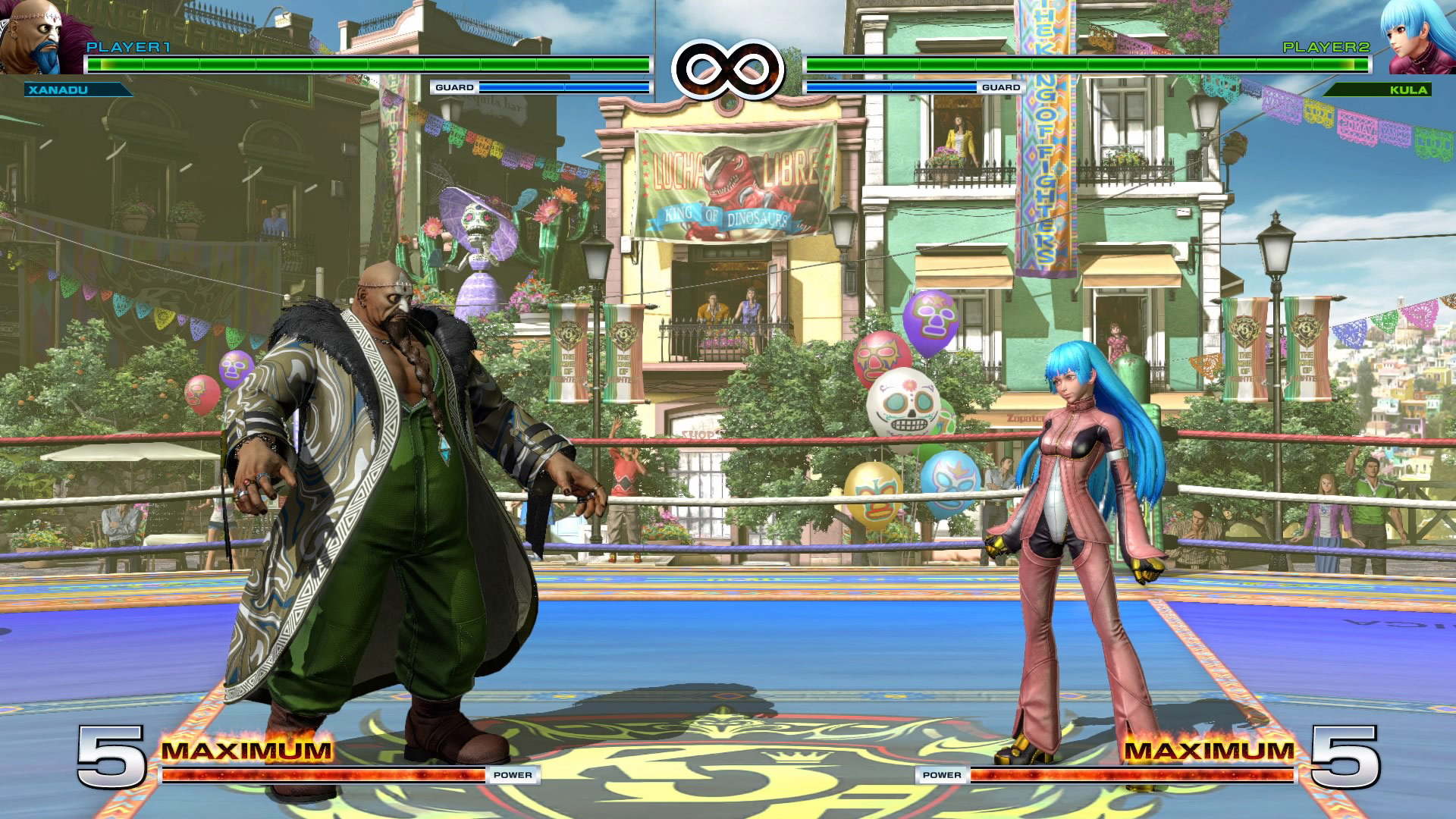Toggle the left POWER label
This screenshot has width=1456, height=819.
(512, 776)
